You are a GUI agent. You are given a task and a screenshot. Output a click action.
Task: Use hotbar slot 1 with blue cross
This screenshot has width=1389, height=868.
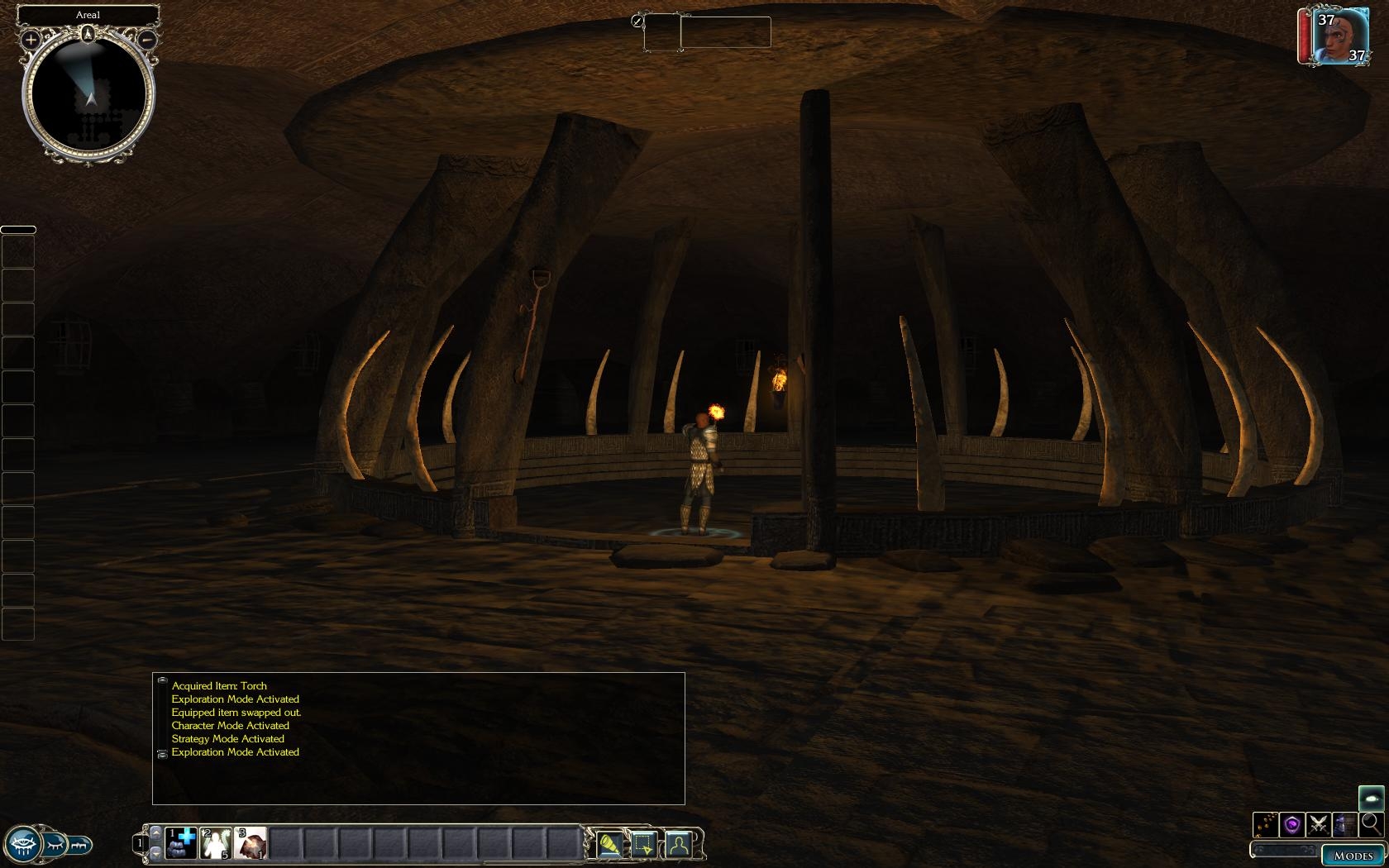(x=181, y=843)
